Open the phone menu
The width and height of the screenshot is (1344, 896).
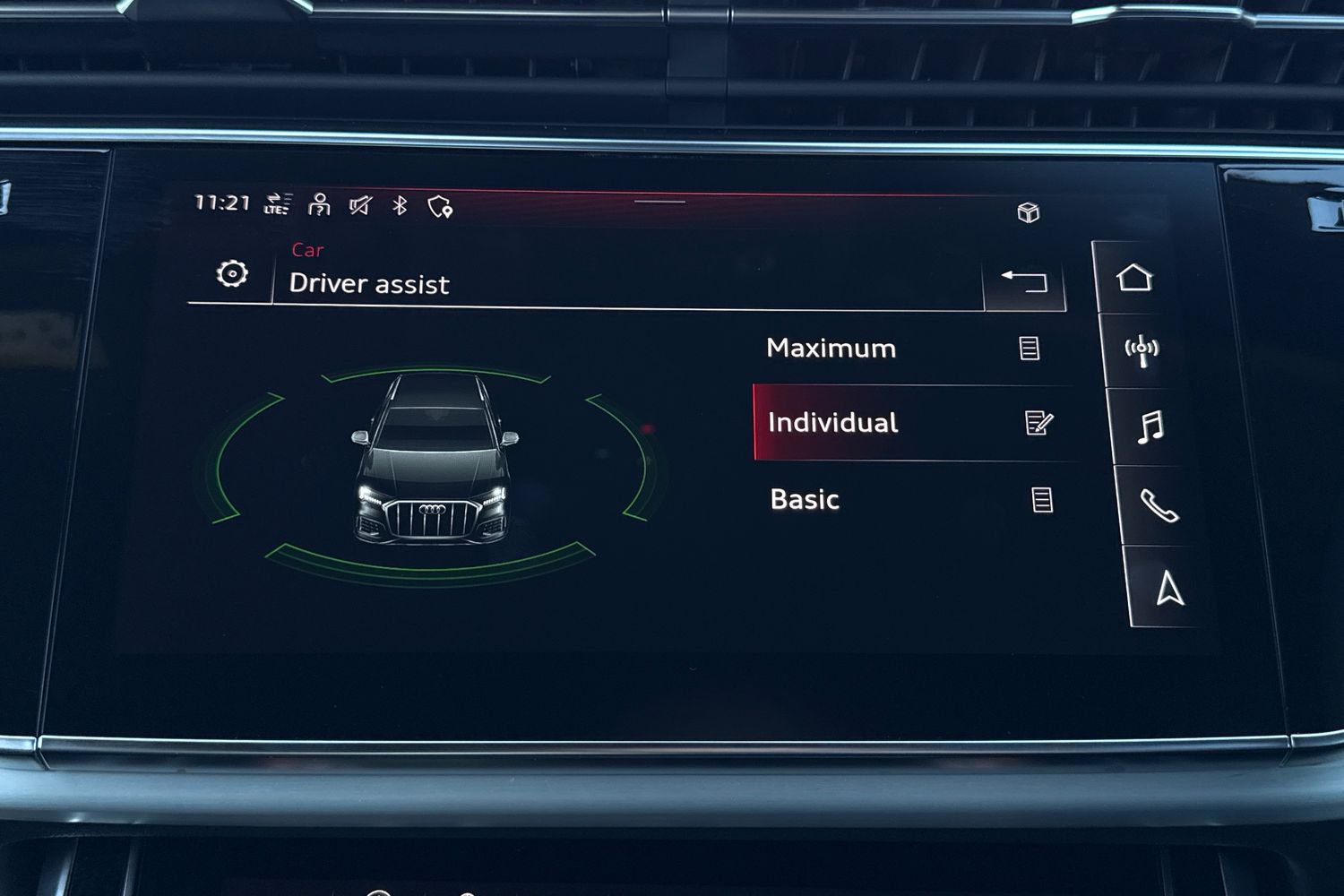(1159, 506)
